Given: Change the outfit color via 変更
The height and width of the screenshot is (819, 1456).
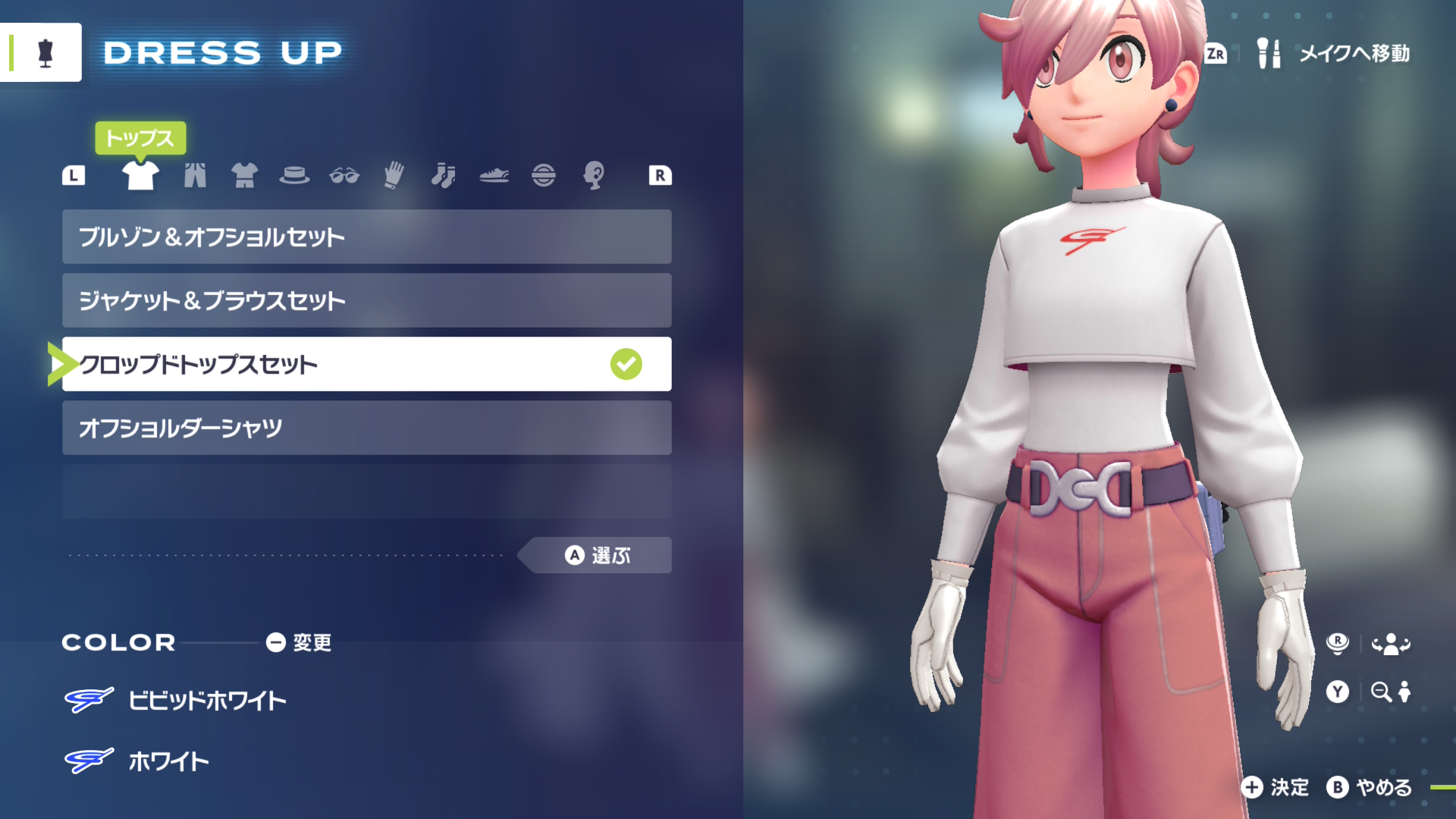Looking at the screenshot, I should [x=299, y=642].
